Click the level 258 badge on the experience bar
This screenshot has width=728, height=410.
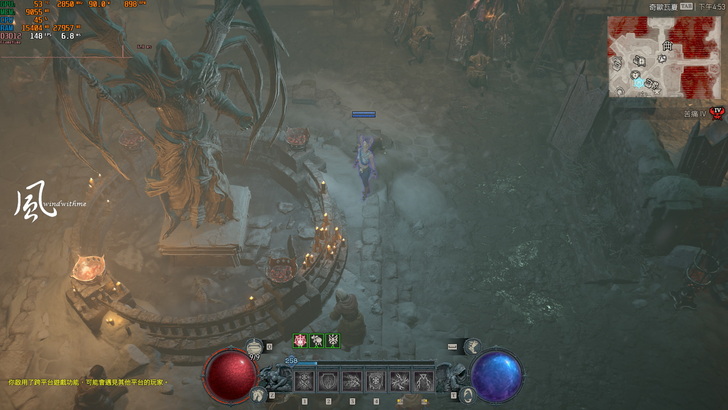292,361
